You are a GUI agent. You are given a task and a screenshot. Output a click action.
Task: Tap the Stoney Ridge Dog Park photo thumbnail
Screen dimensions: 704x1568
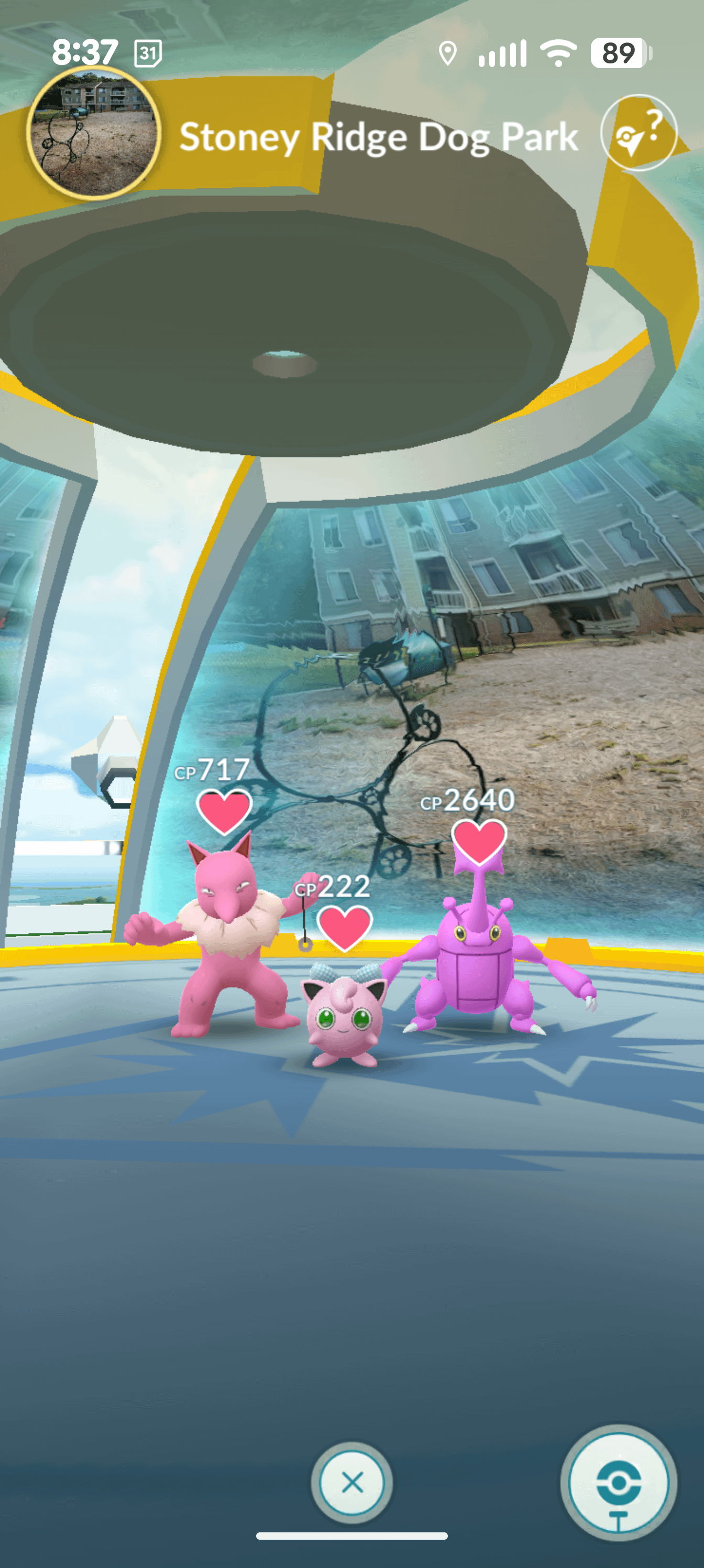(x=94, y=133)
